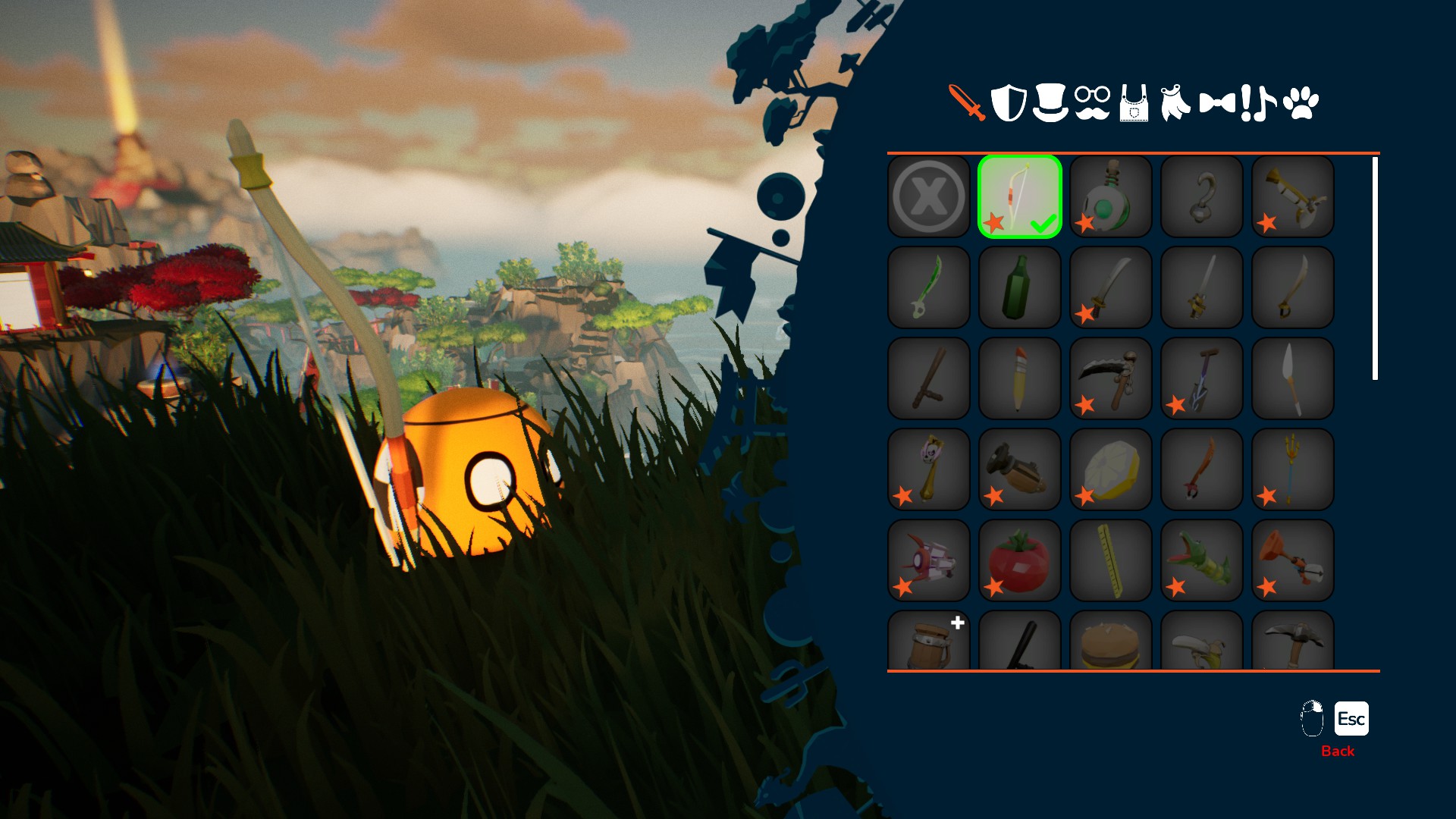Switch to the paw print pets tab

1301,103
